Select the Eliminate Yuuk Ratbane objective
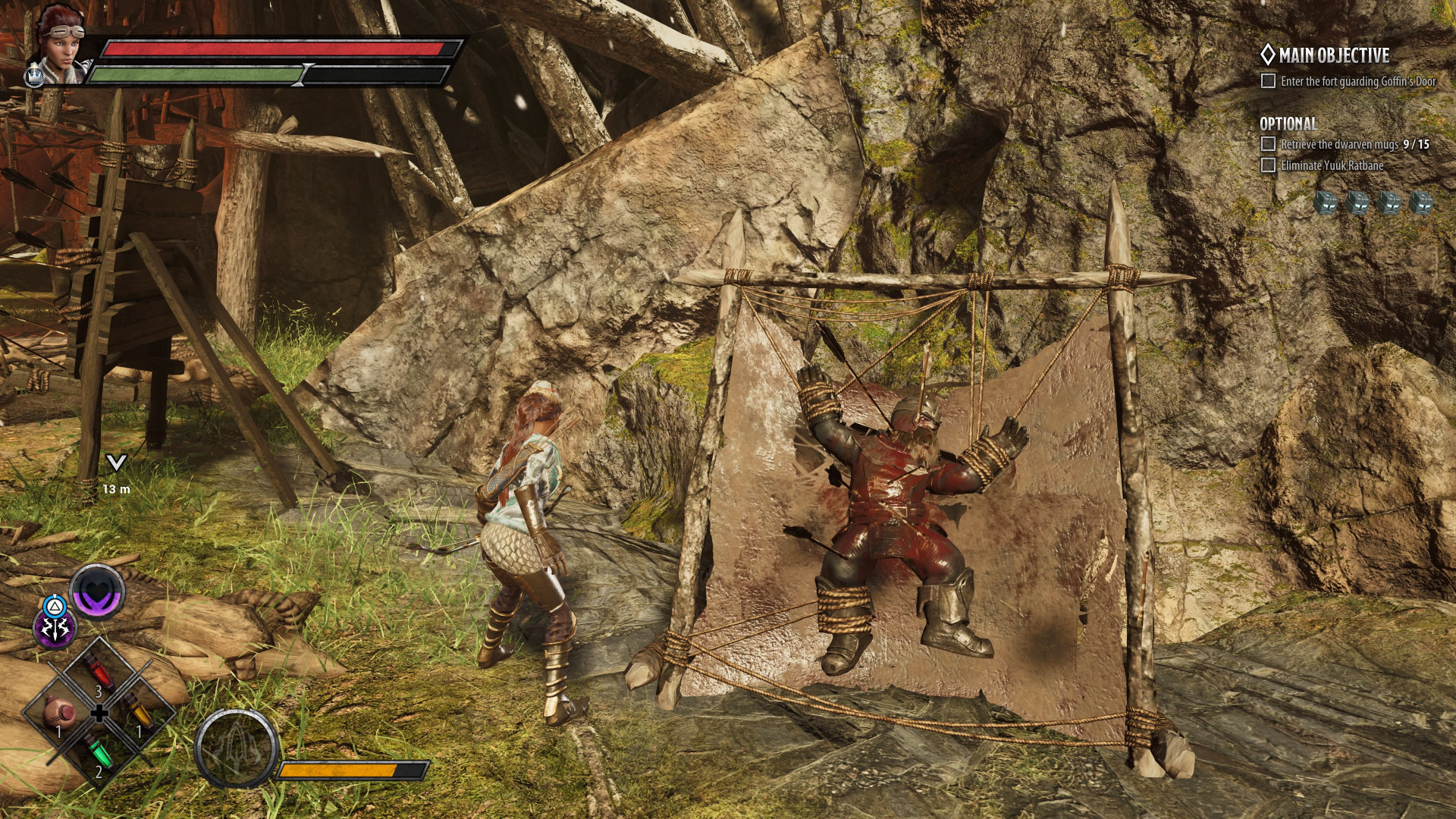 pyautogui.click(x=1332, y=165)
